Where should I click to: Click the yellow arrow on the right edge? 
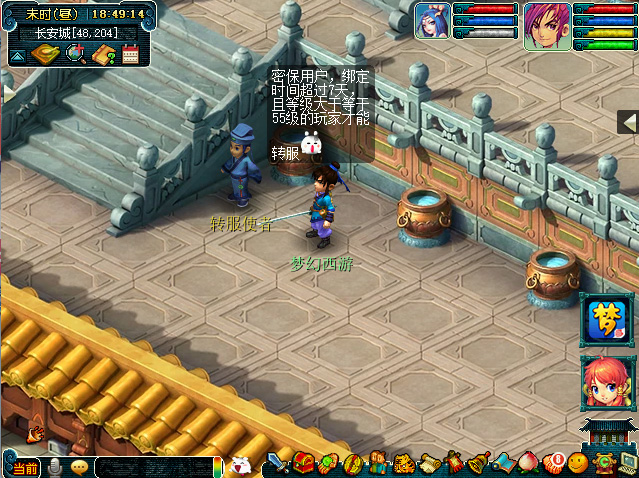(629, 122)
